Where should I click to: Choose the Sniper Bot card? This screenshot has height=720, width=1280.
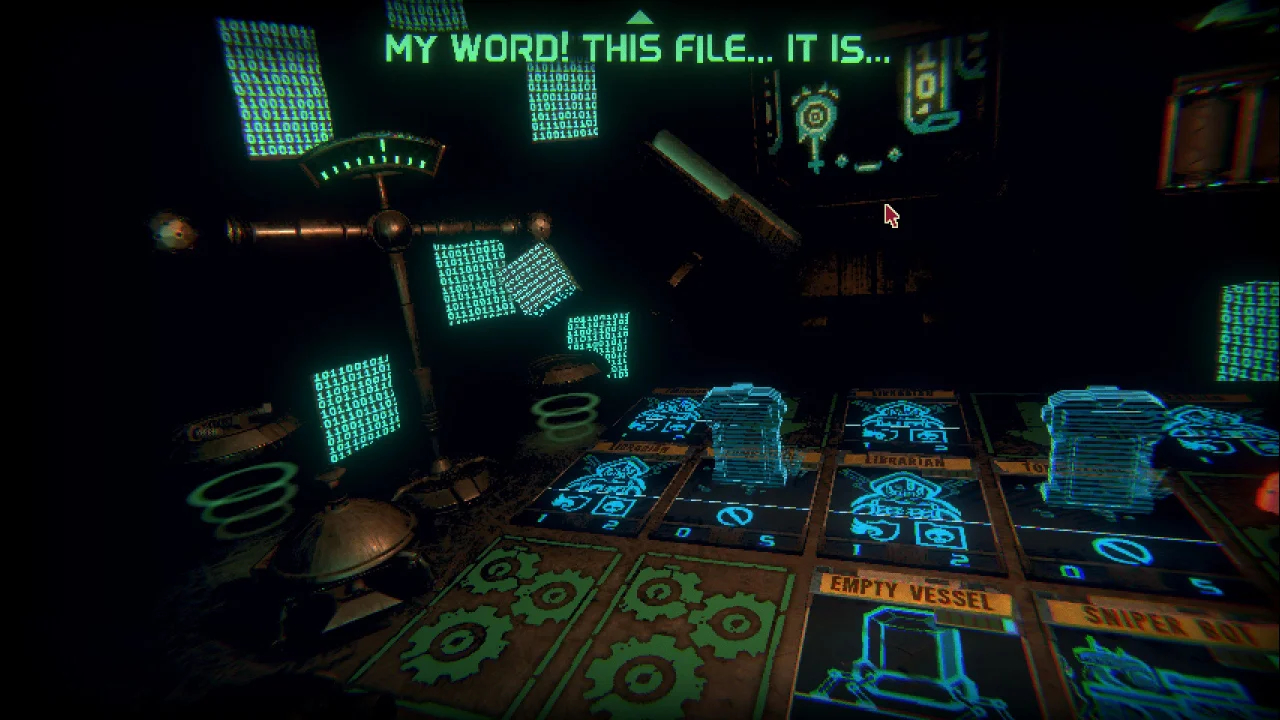click(x=1160, y=660)
